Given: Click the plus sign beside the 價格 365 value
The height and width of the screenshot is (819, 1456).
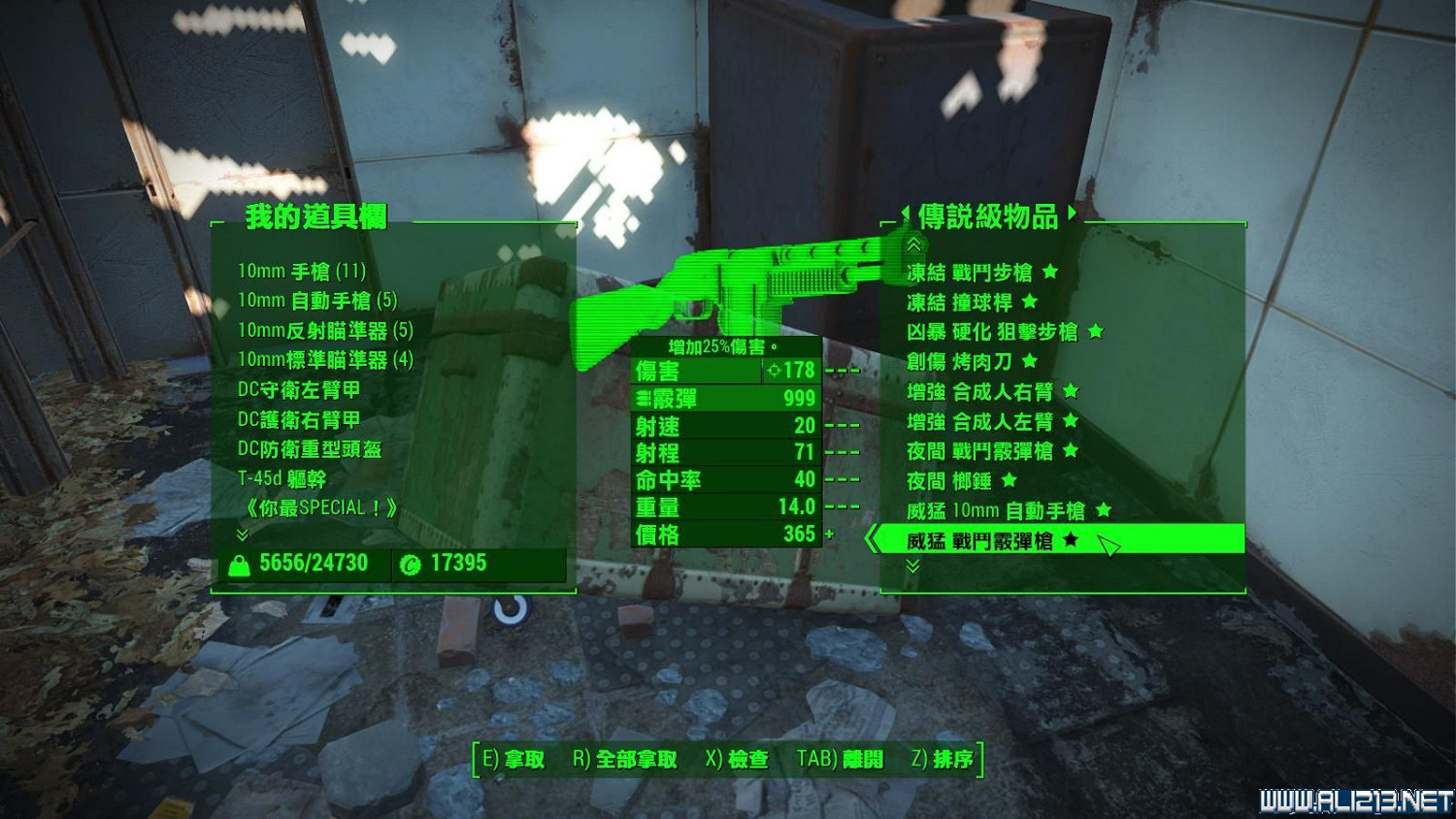Looking at the screenshot, I should (830, 535).
